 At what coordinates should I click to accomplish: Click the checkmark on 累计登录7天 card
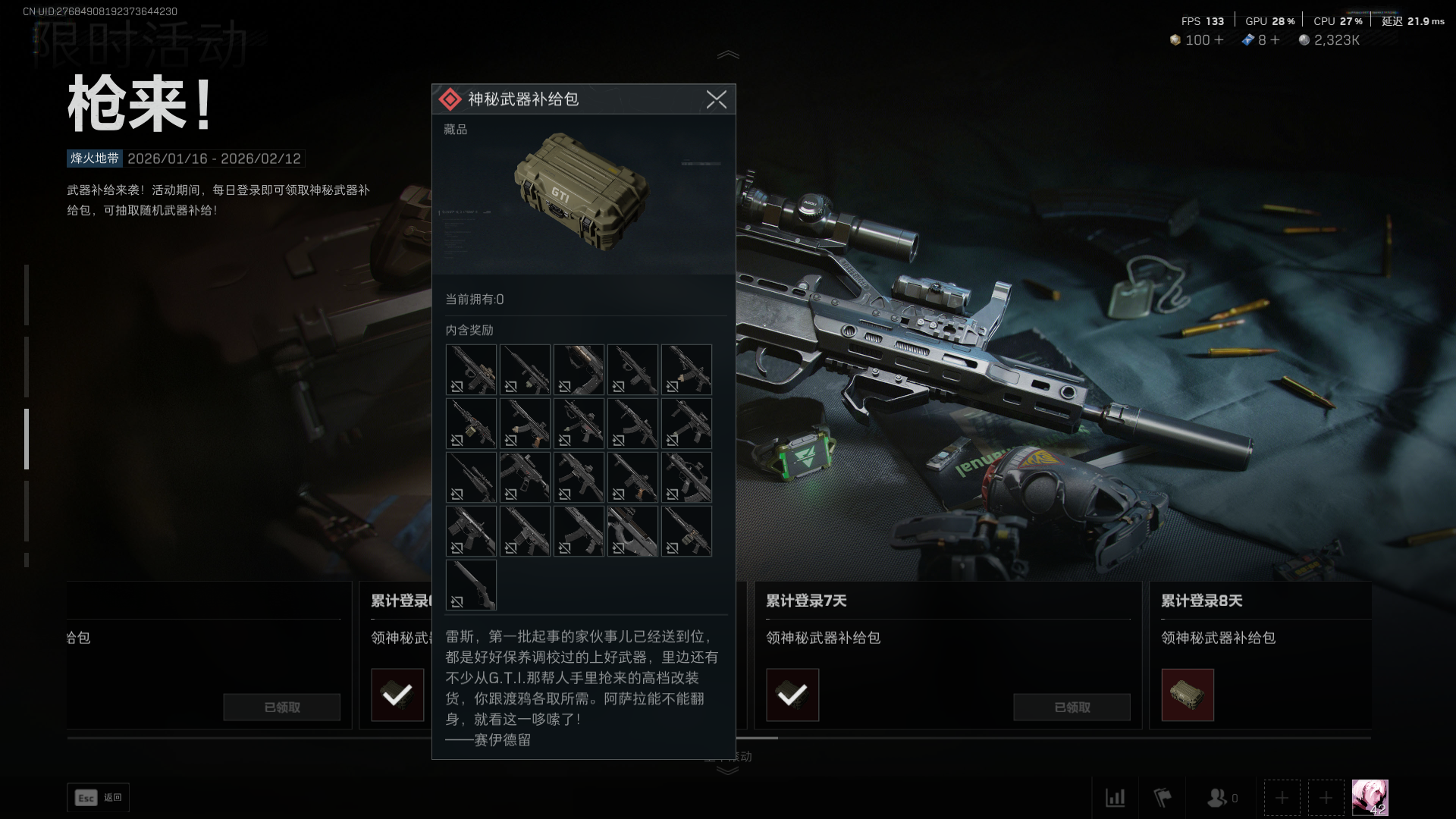click(x=792, y=694)
